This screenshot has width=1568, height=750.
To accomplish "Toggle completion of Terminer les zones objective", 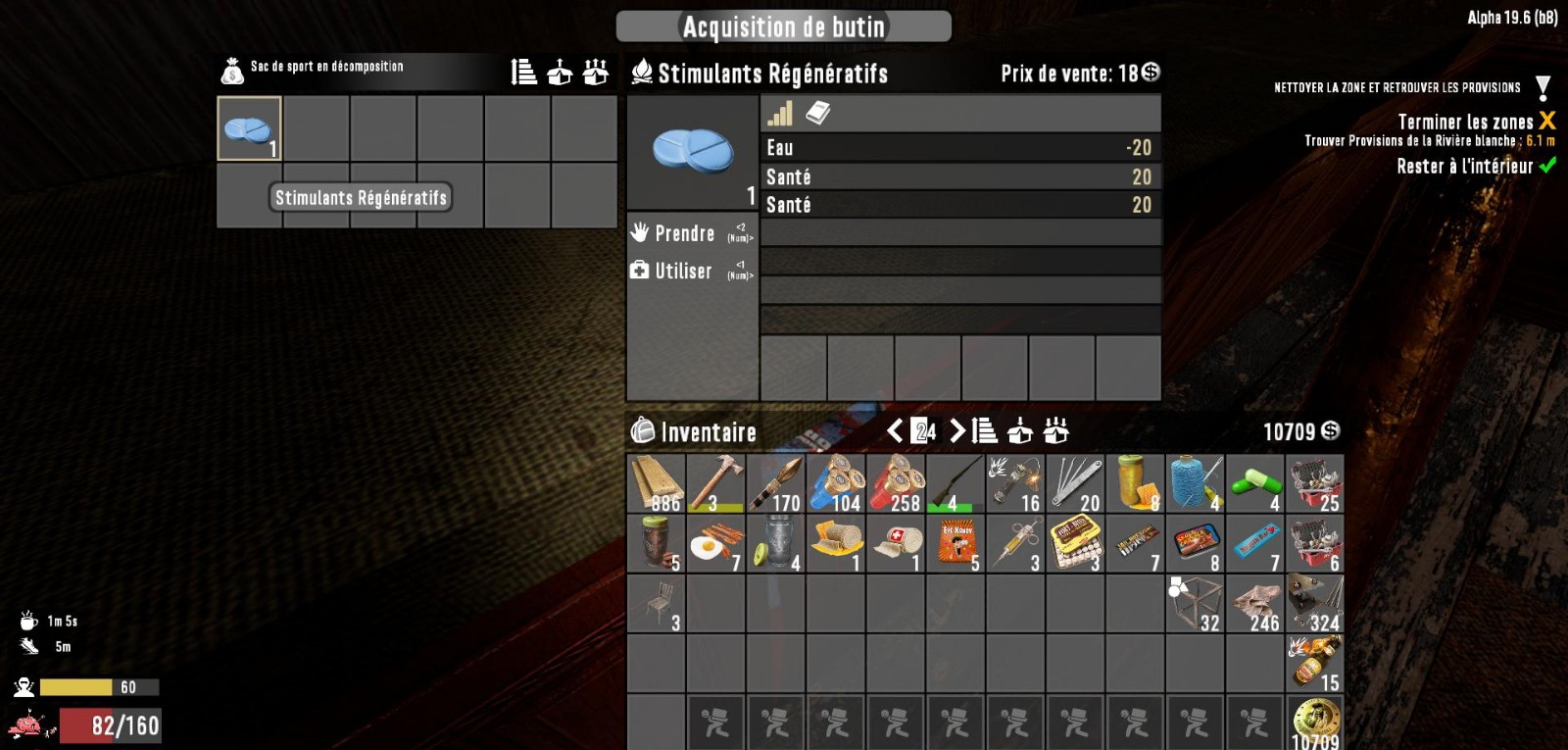I will (1546, 123).
